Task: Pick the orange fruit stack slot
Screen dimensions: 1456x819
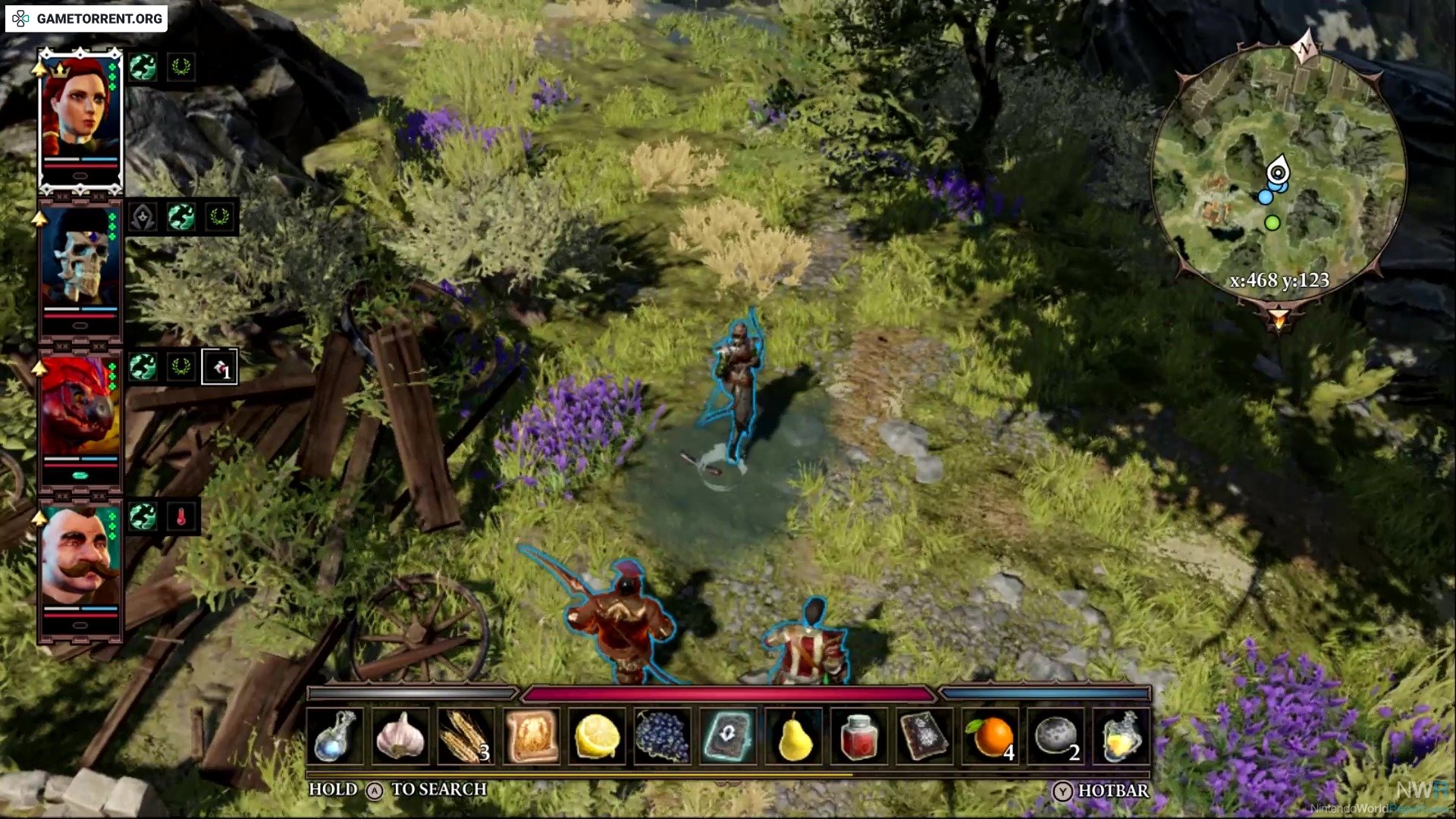Action: 990,736
